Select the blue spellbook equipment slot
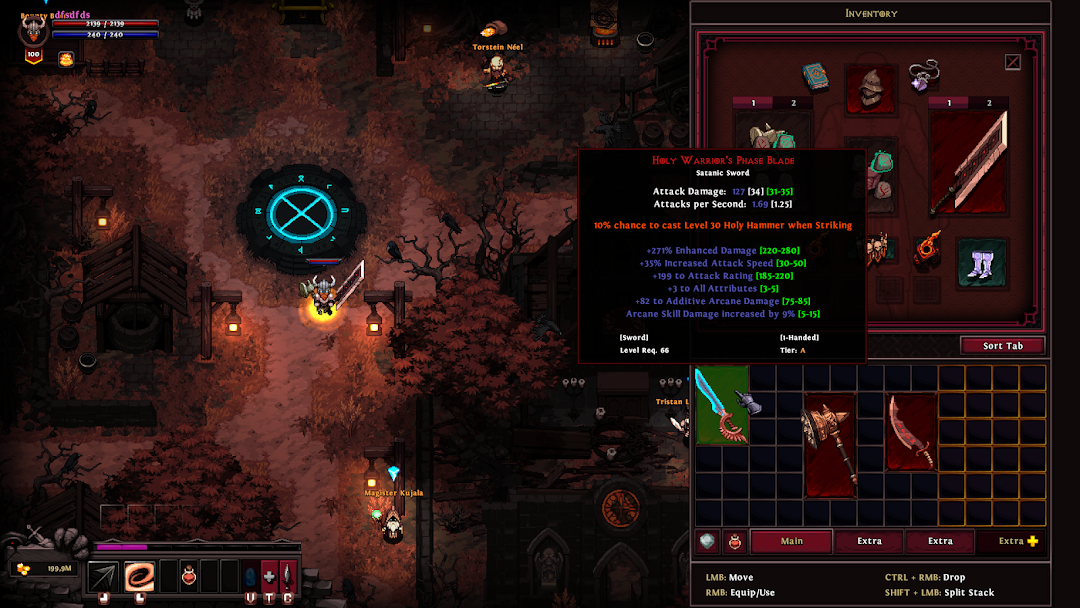Image resolution: width=1080 pixels, height=608 pixels. point(816,77)
